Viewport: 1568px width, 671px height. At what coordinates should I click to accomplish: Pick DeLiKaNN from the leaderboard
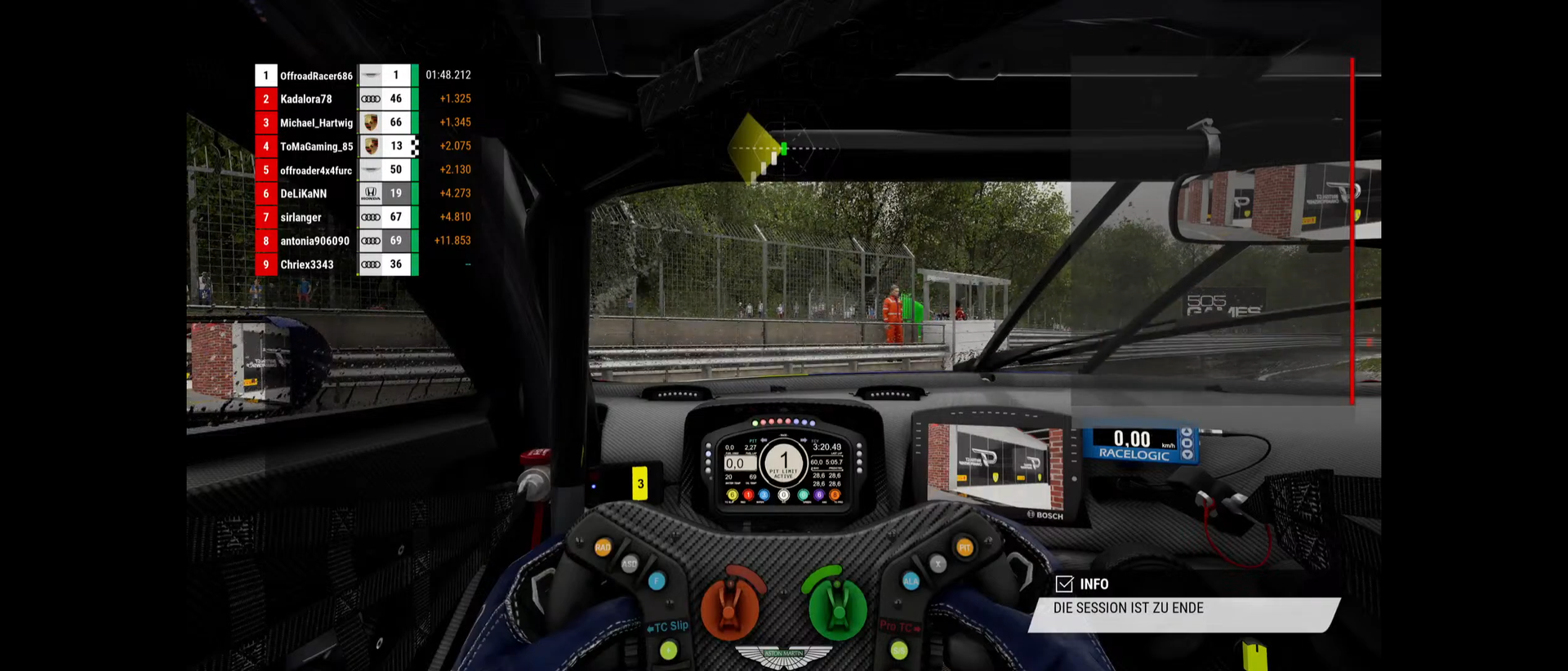pos(304,194)
